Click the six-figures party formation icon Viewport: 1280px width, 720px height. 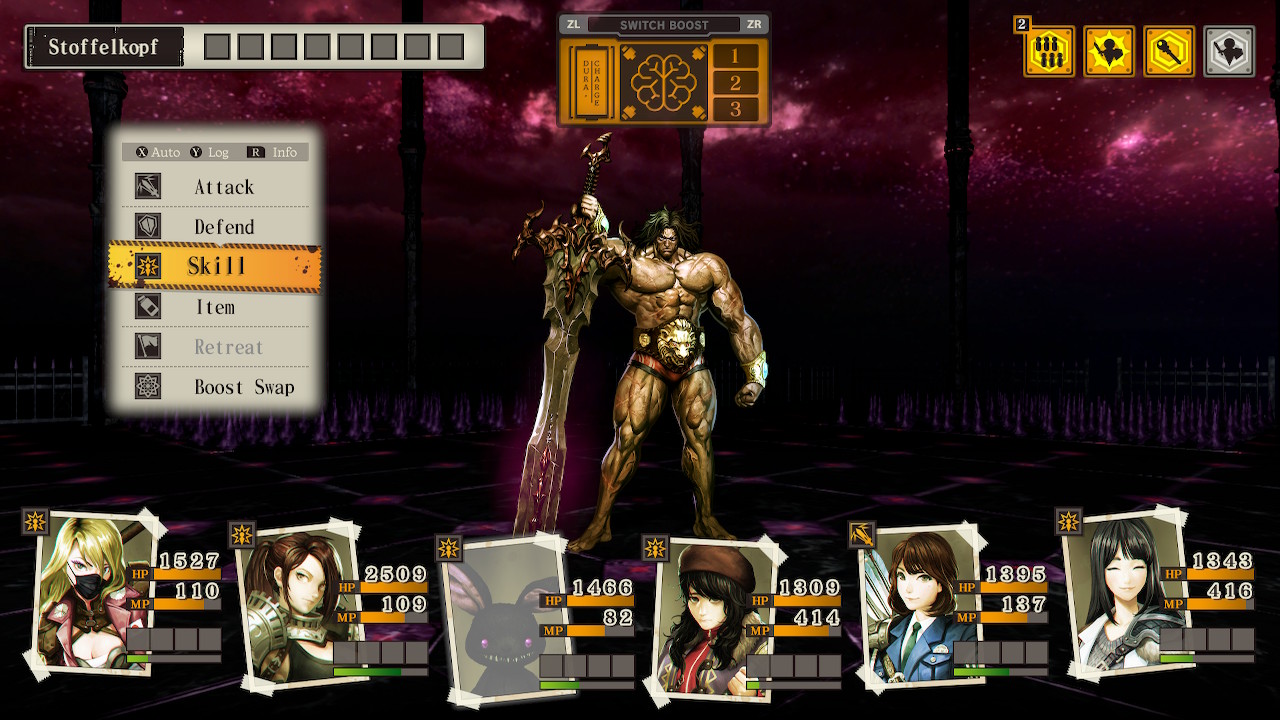pos(1049,51)
